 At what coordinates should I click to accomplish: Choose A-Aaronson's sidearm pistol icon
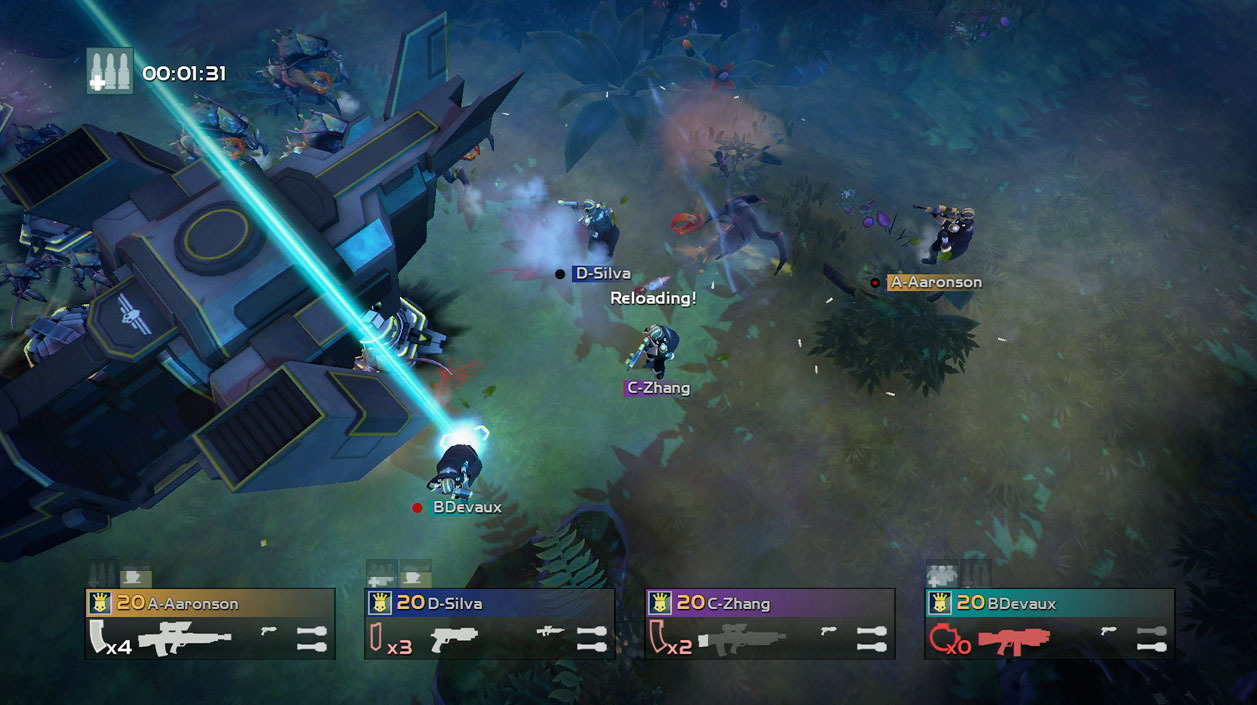tap(268, 630)
